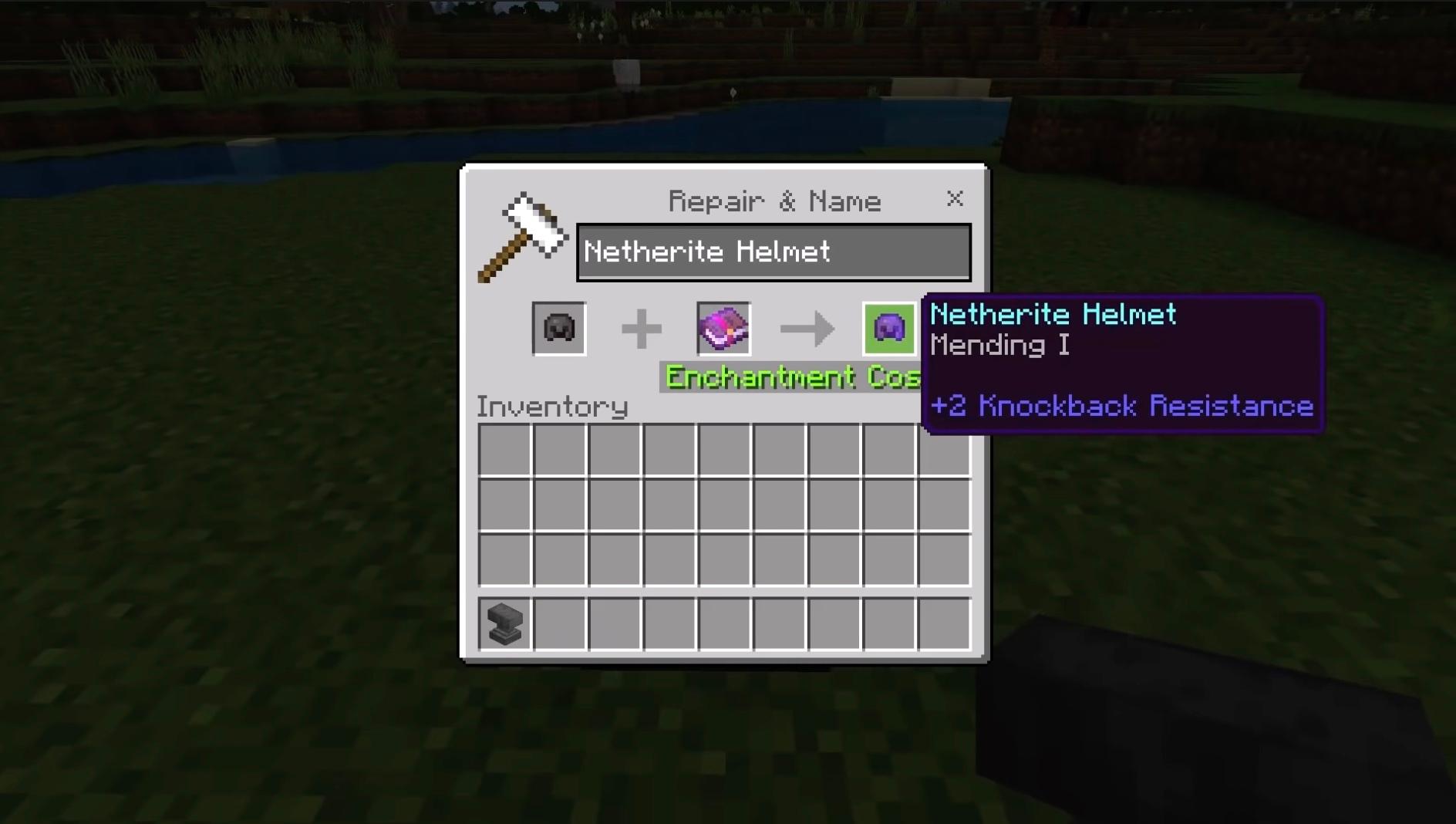Select the anvil item in the hotbar
The width and height of the screenshot is (1456, 824).
point(504,625)
